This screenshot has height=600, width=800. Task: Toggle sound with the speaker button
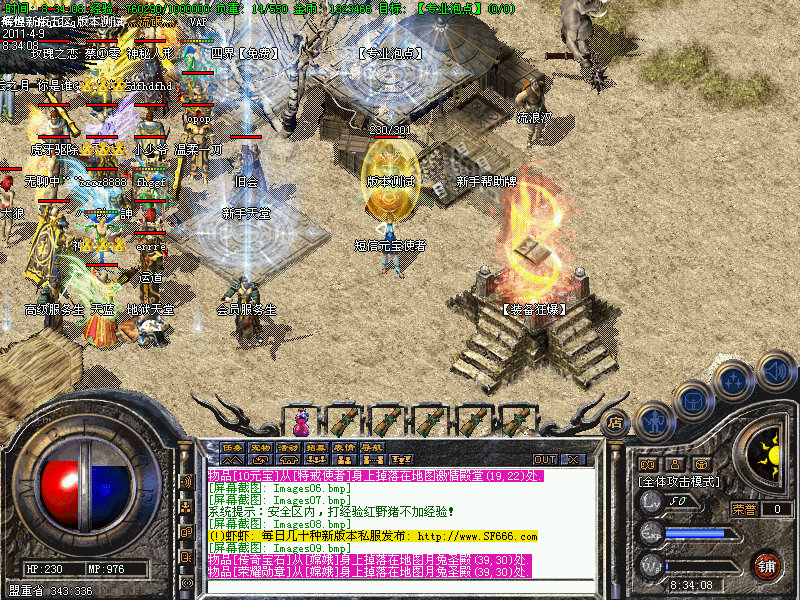click(x=775, y=369)
